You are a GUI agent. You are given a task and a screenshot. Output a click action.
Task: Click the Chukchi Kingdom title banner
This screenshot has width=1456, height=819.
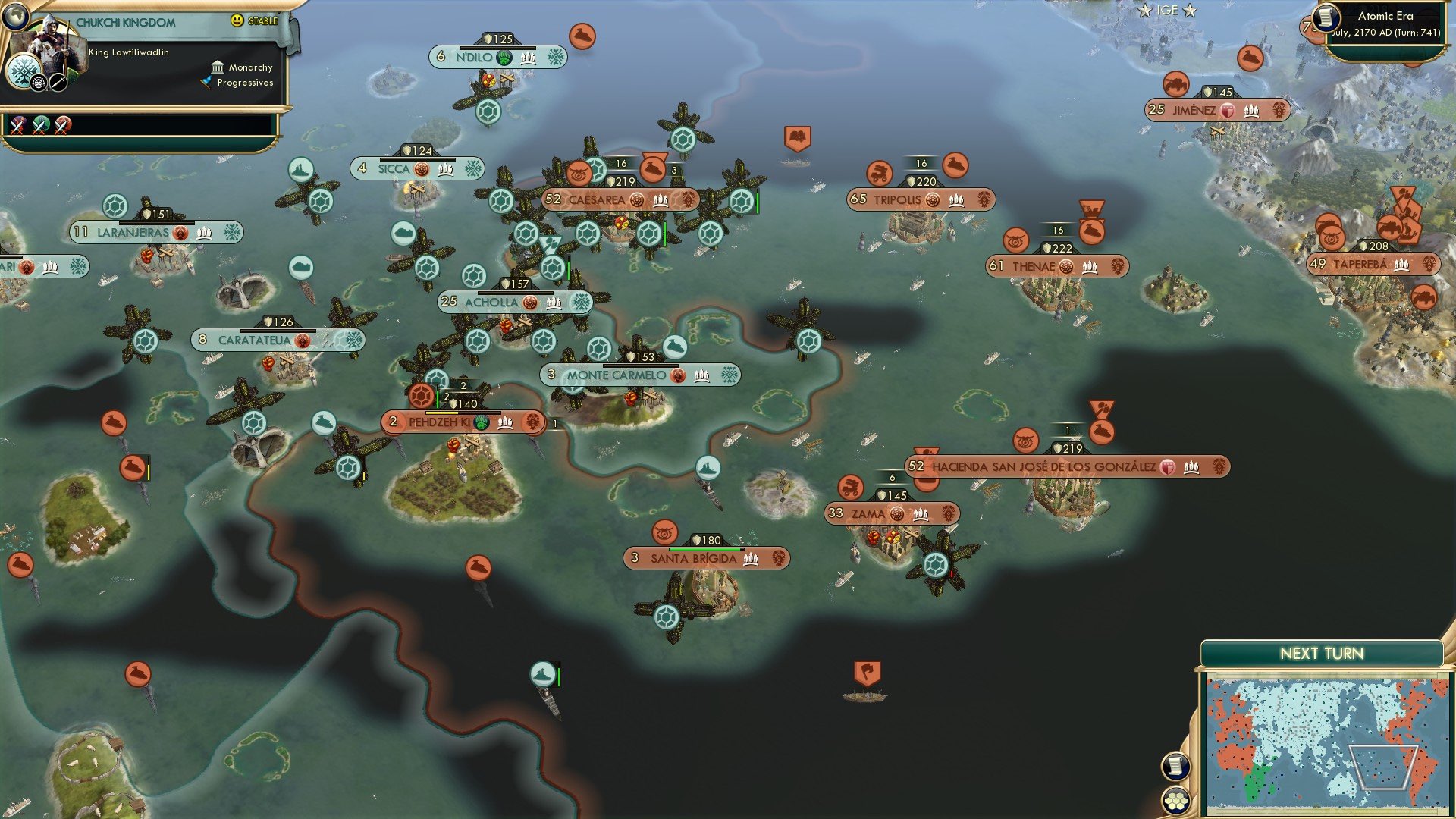(127, 21)
